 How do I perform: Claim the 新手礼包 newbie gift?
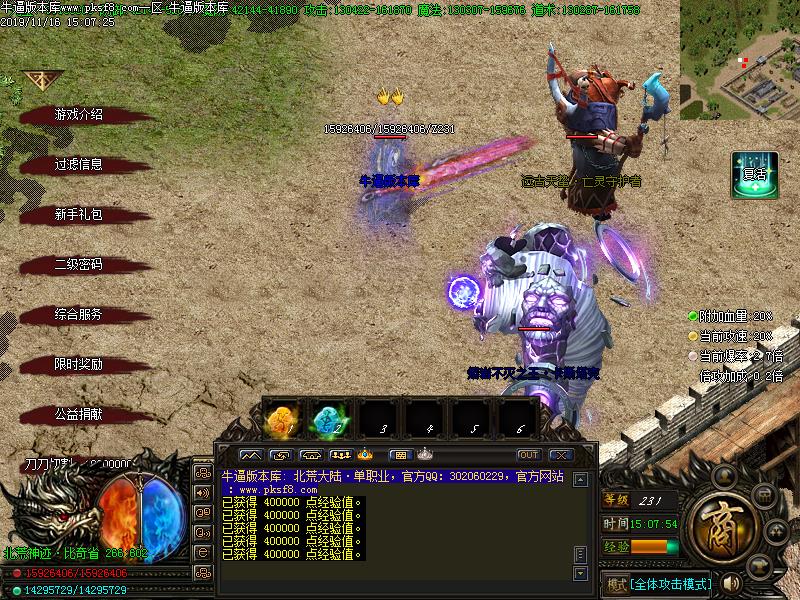click(78, 215)
